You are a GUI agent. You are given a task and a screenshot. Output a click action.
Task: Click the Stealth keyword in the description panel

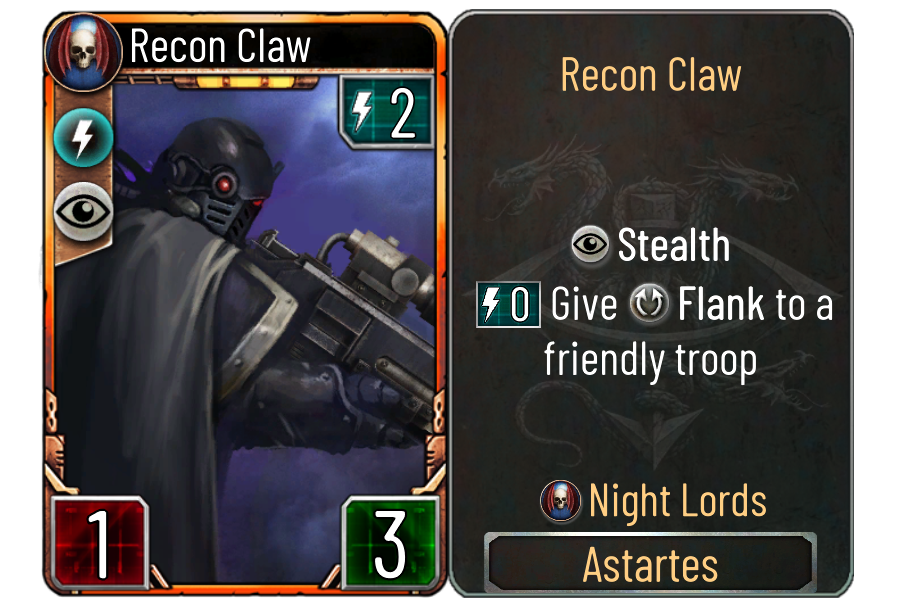pyautogui.click(x=673, y=246)
